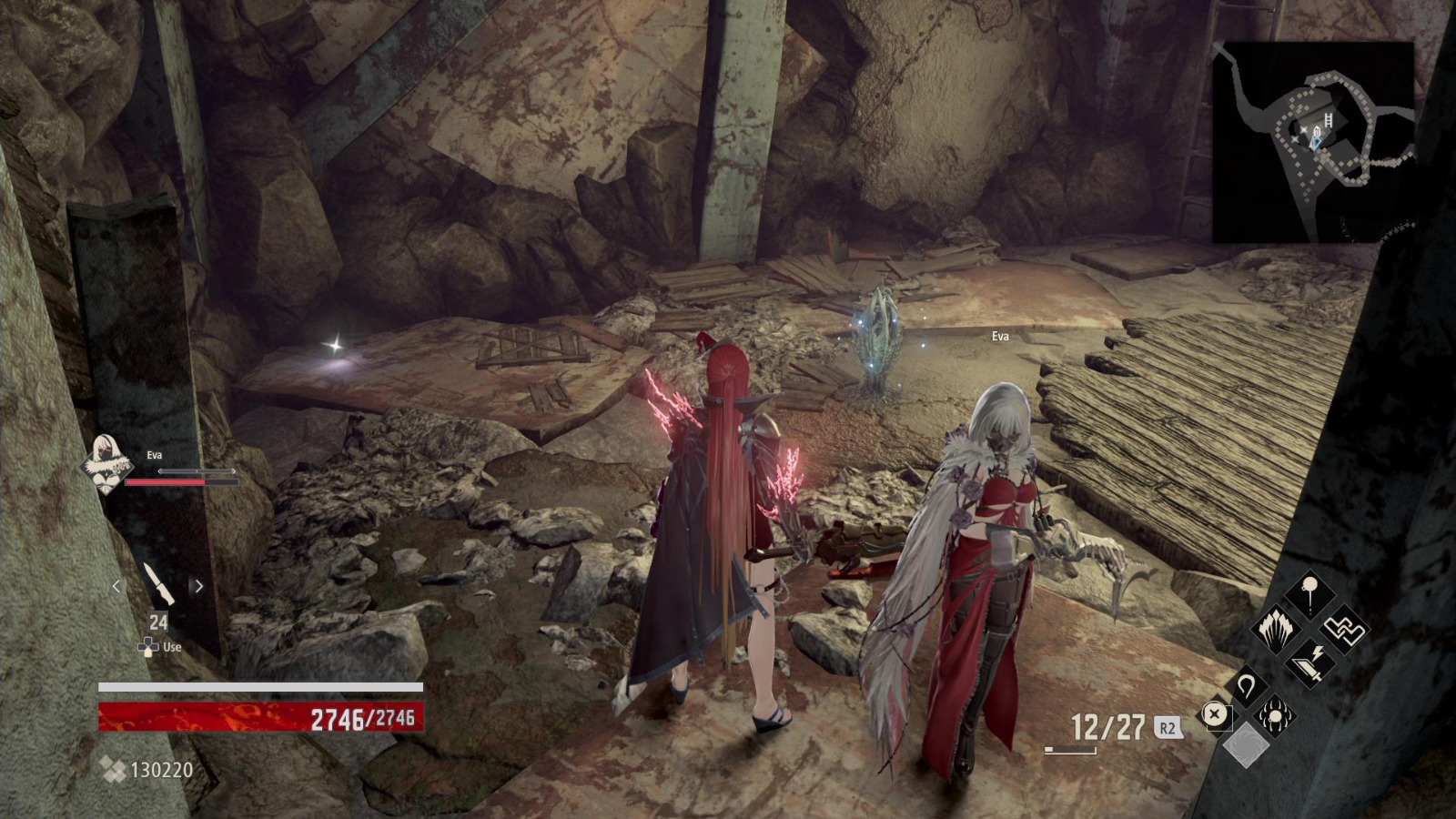Click the left arrow to cycle quick items
1456x819 pixels.
tap(116, 587)
